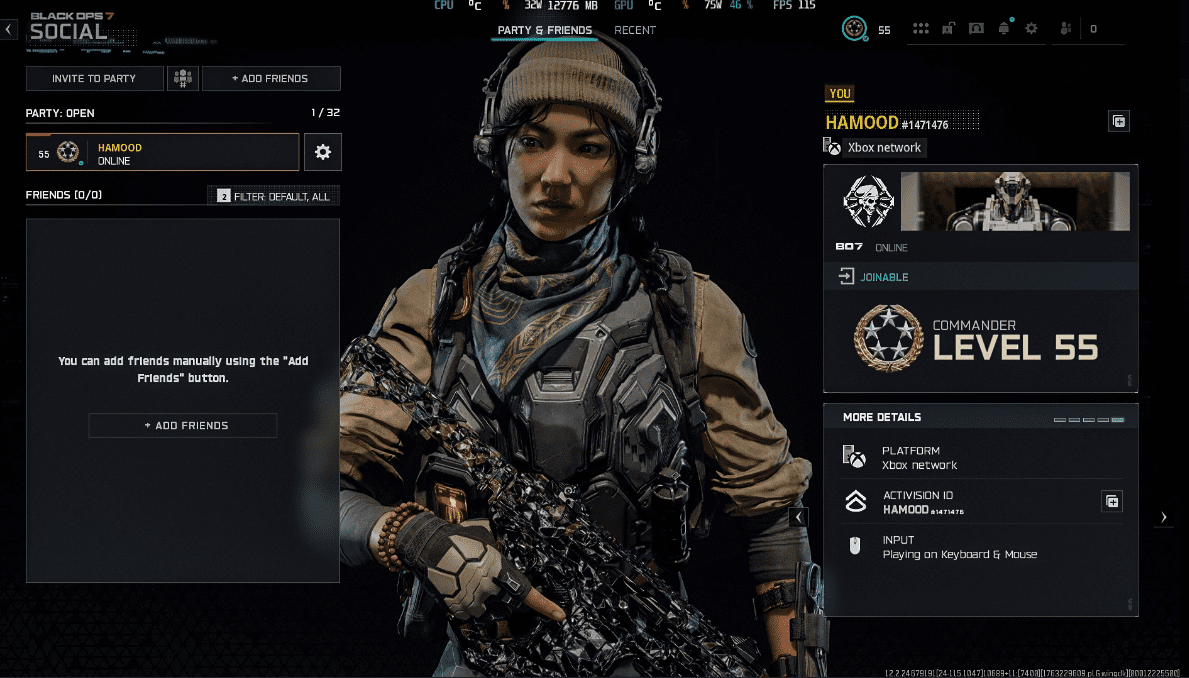Screen dimensions: 1189x678
Task: Open the nine-dot grid menu icon
Action: [921, 29]
